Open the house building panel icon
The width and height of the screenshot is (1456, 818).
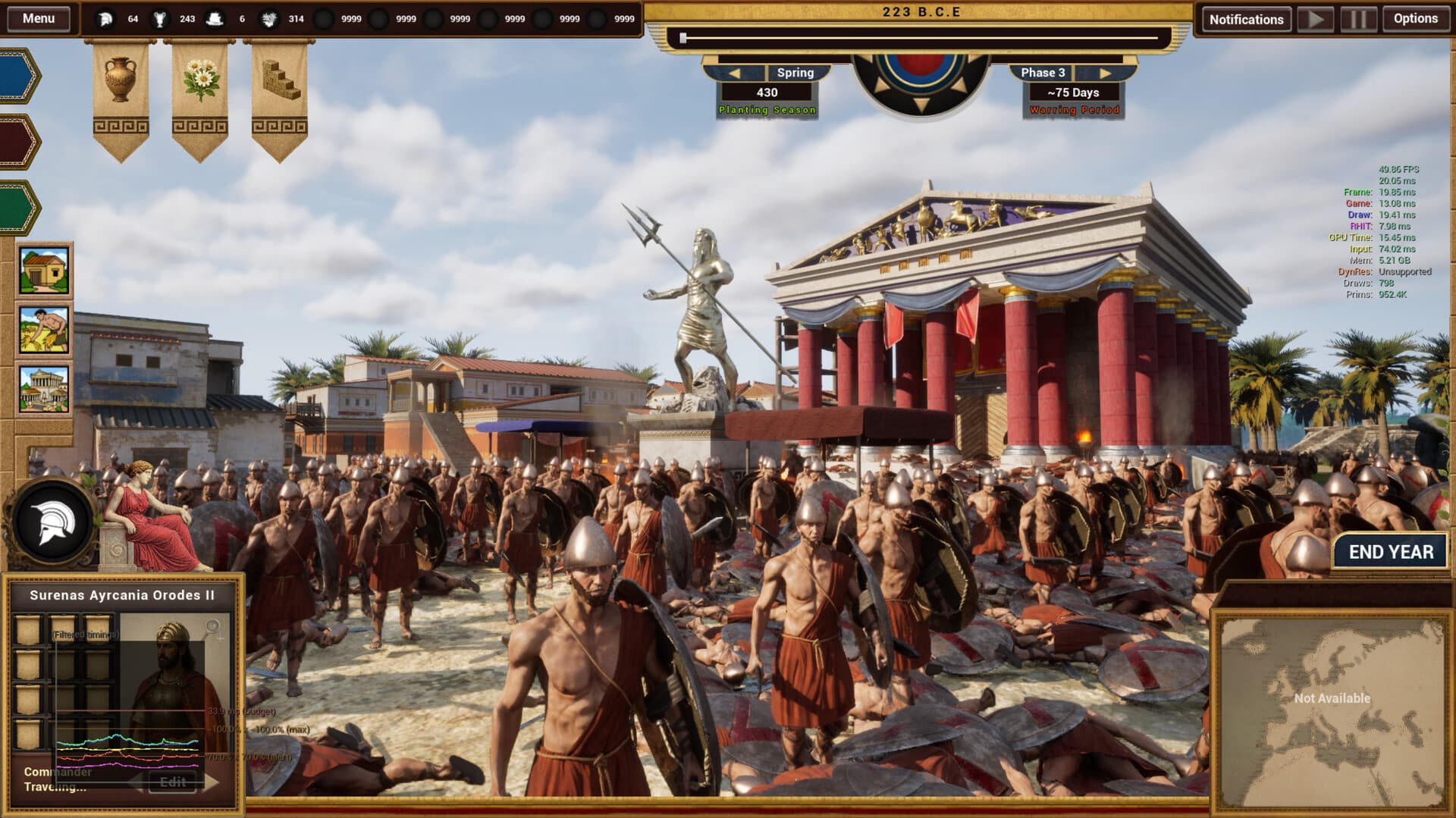(44, 271)
